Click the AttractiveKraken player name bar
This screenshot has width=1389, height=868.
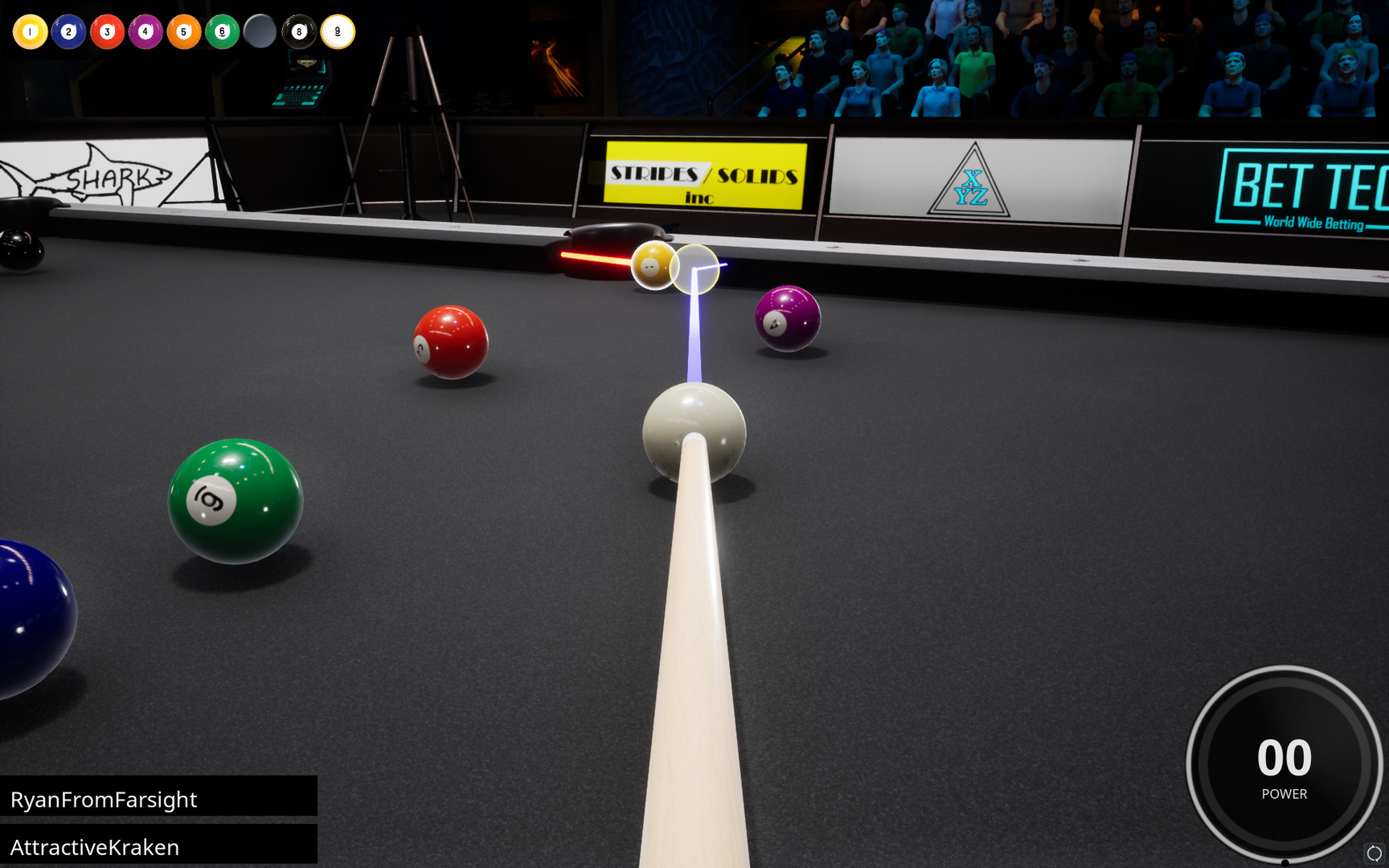click(x=158, y=846)
